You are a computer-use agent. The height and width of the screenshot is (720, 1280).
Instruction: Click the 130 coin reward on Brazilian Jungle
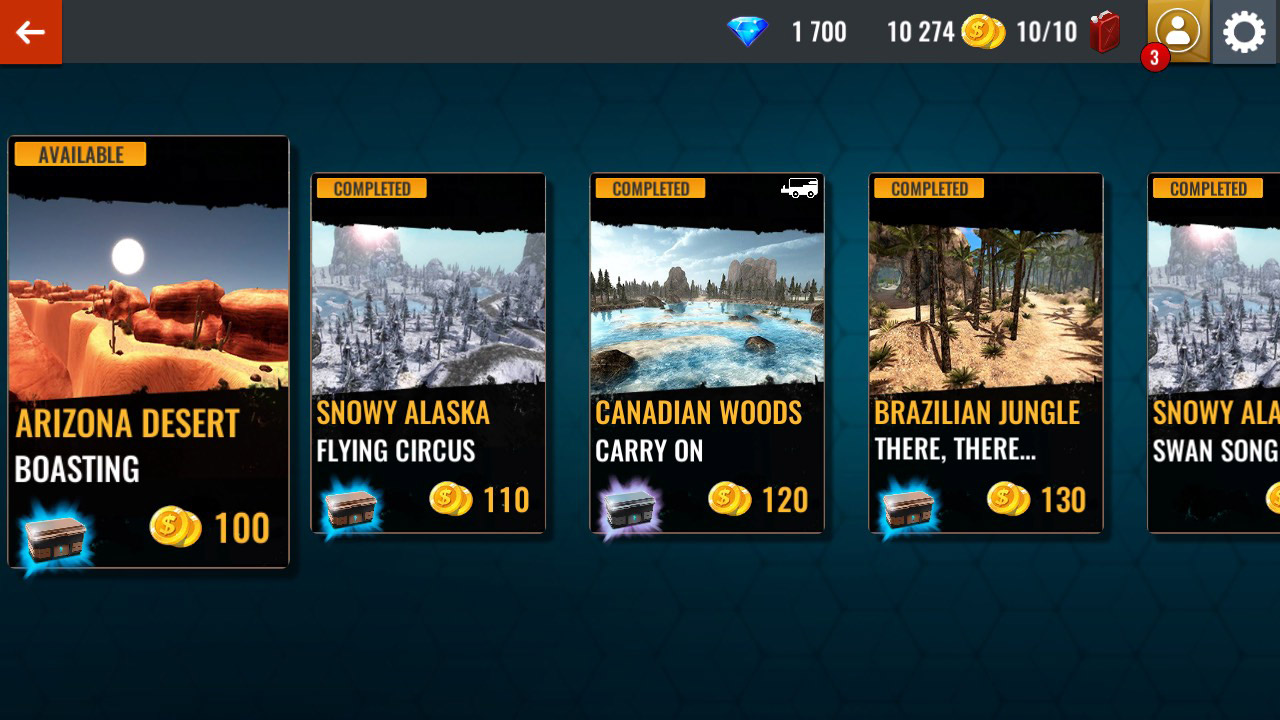(1039, 499)
